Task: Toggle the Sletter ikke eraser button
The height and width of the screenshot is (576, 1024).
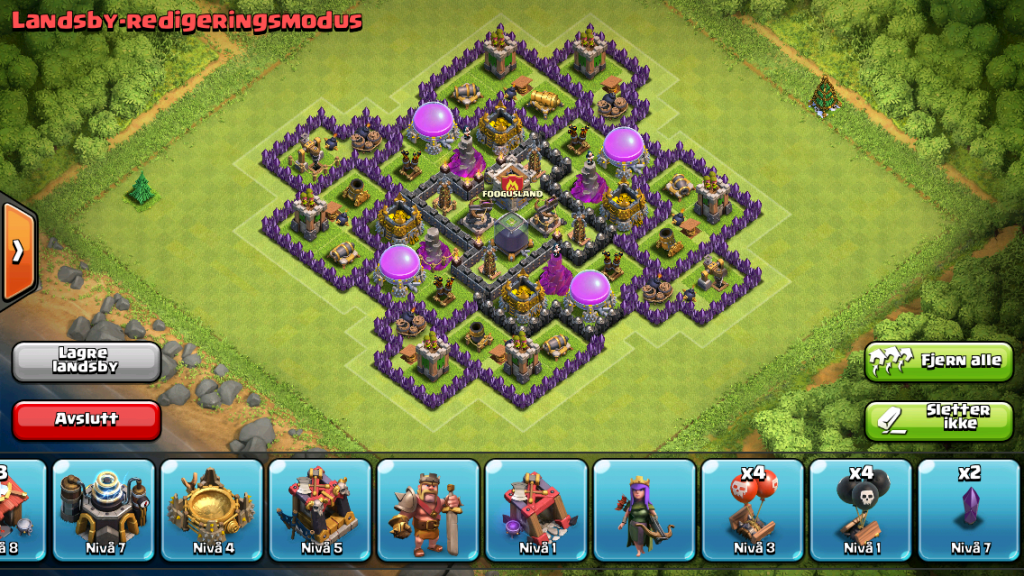Action: (940, 420)
